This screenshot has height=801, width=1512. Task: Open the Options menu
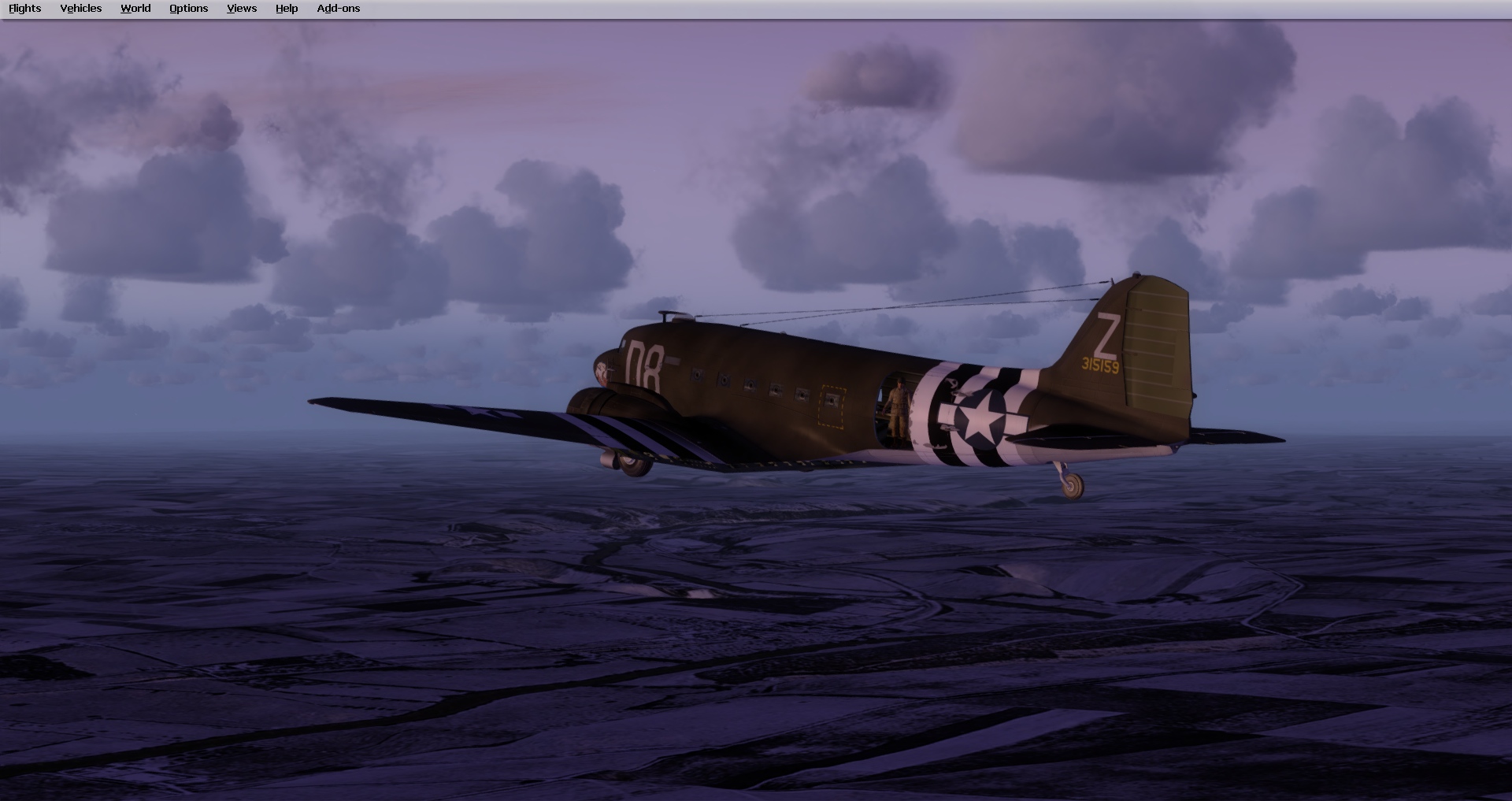(x=187, y=8)
